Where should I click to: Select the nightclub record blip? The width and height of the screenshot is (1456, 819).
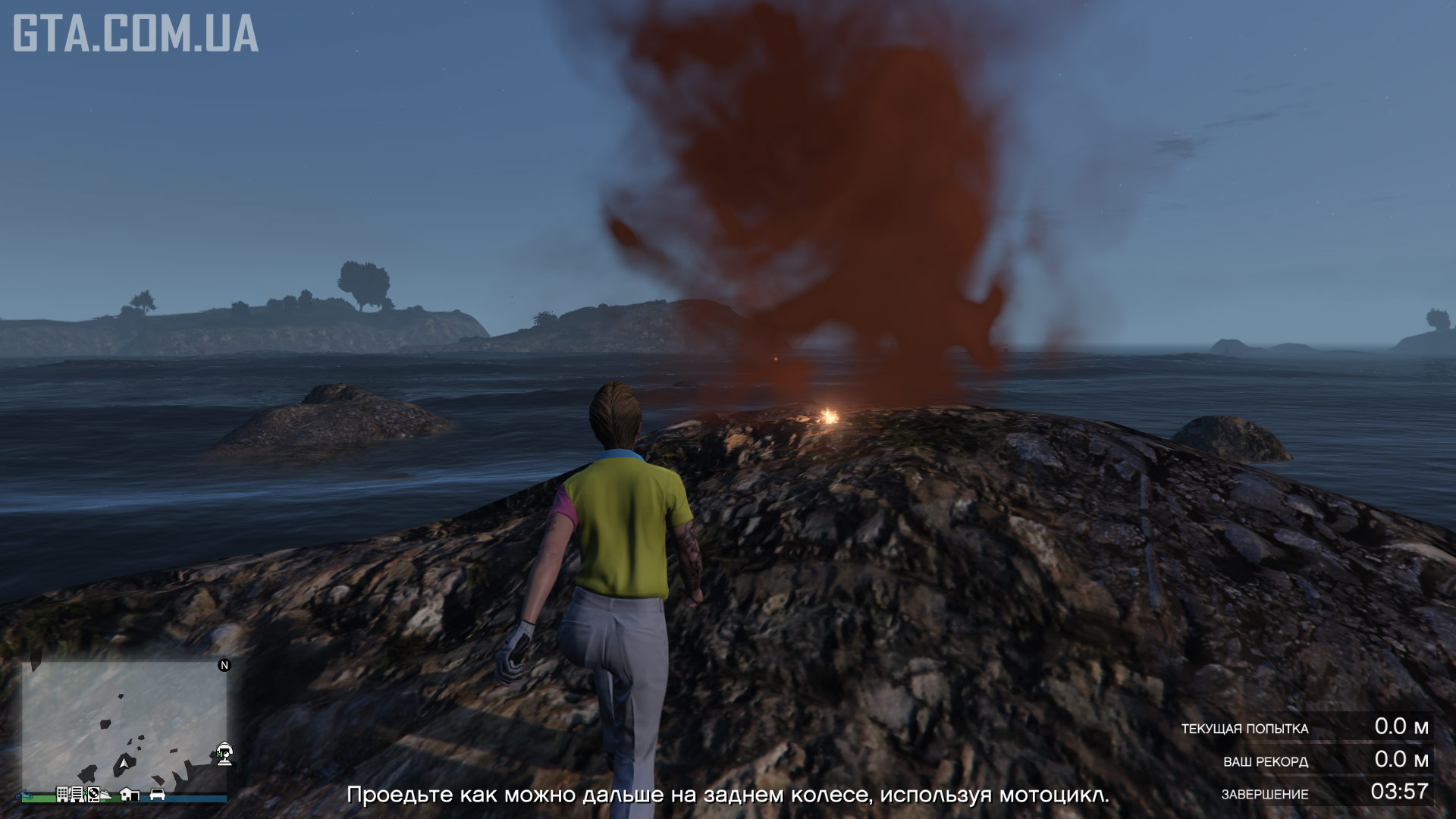[x=94, y=795]
